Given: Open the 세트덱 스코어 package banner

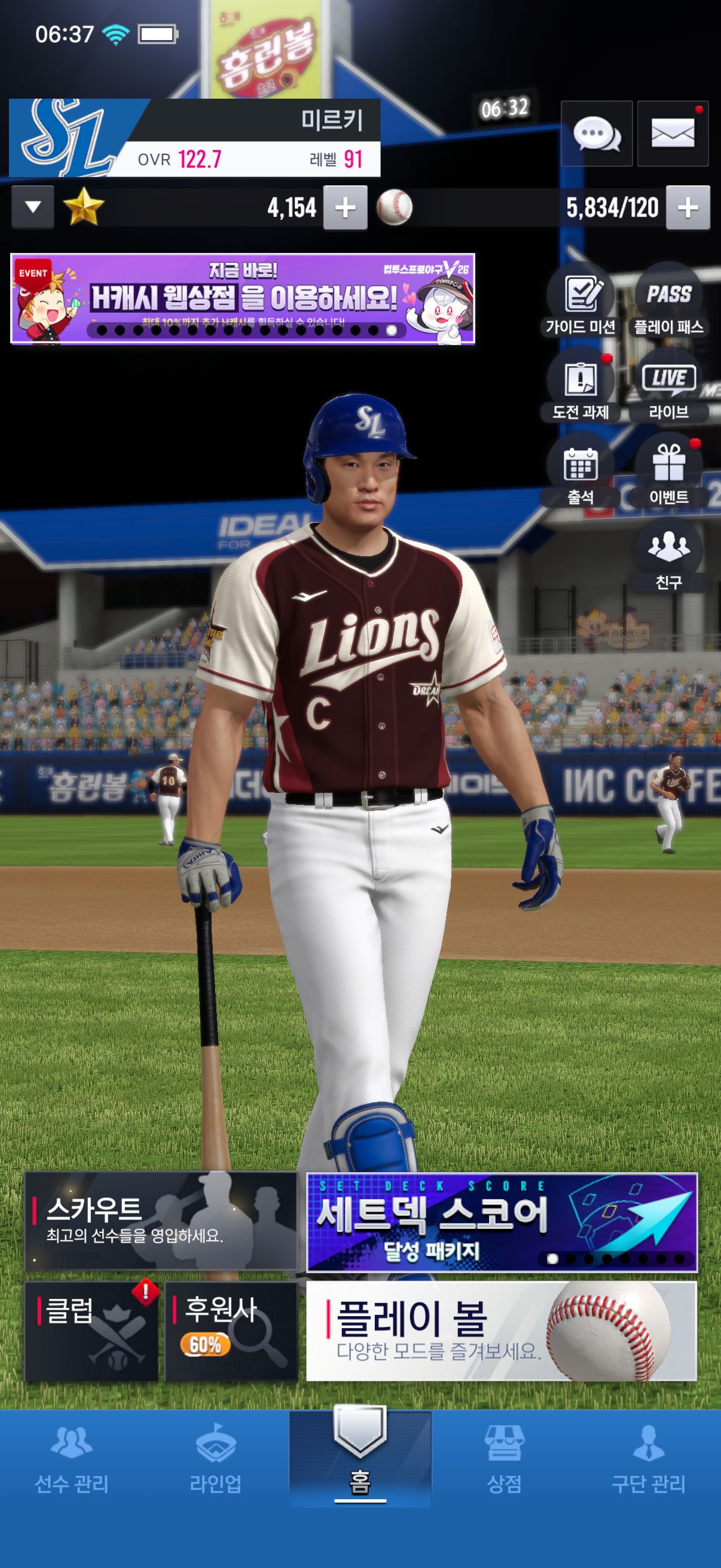Looking at the screenshot, I should tap(502, 1221).
